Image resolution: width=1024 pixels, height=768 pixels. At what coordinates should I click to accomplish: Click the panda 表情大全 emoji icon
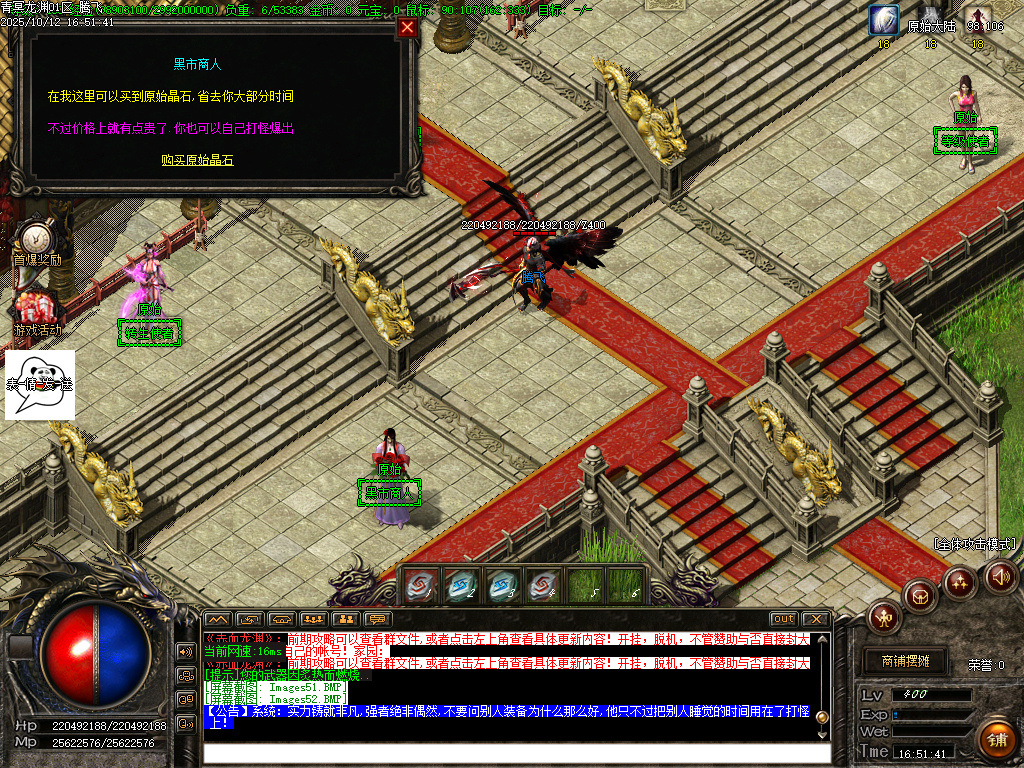[x=40, y=384]
